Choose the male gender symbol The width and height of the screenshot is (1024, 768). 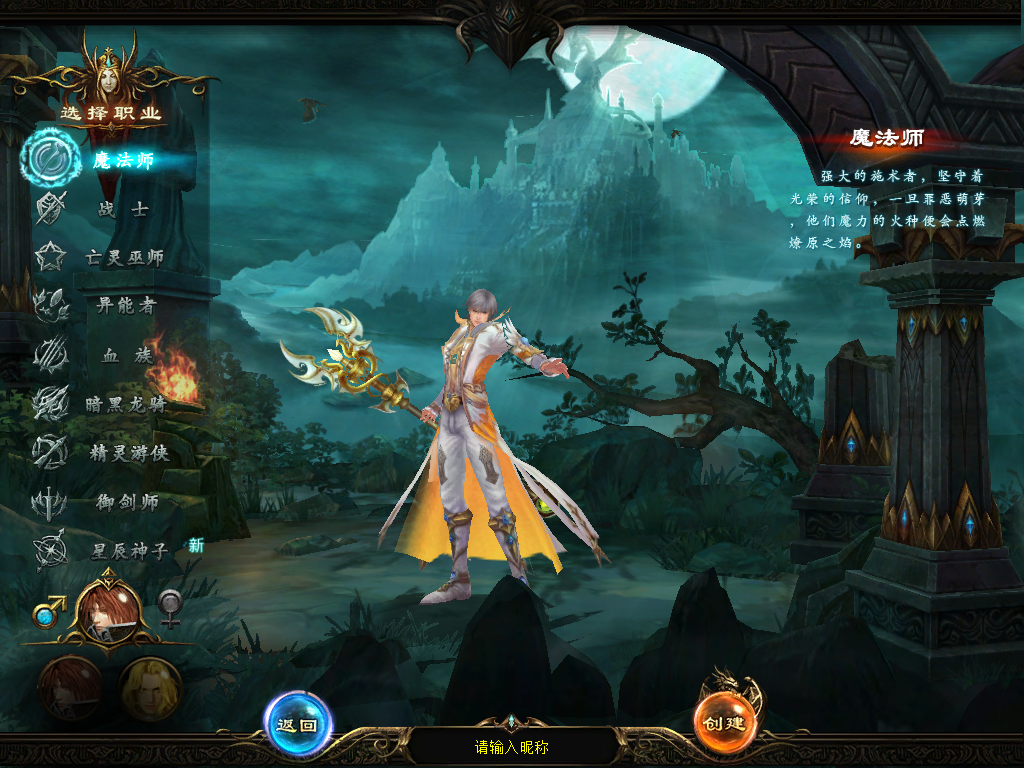[x=48, y=611]
